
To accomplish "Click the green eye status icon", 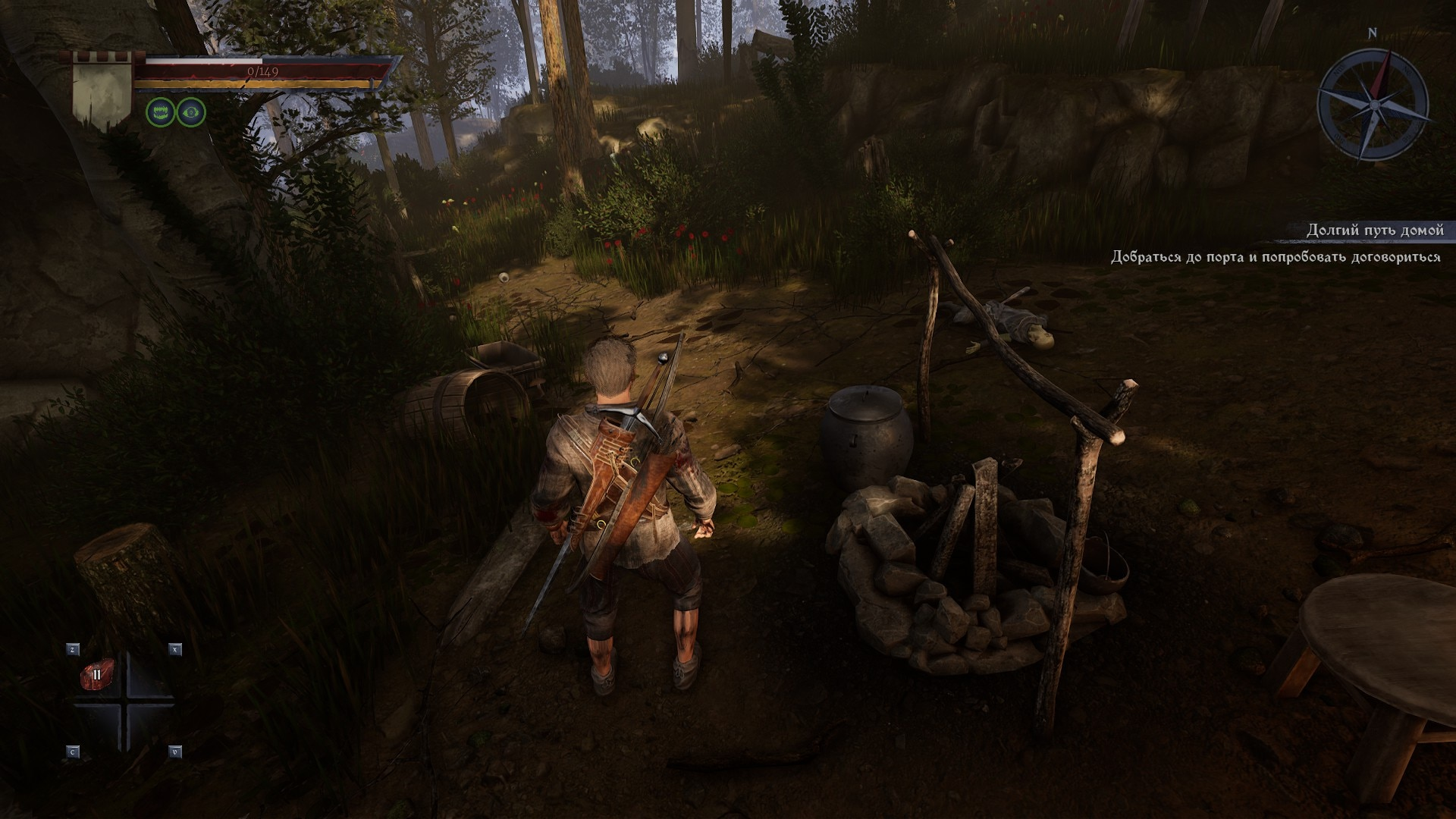I will 191,113.
